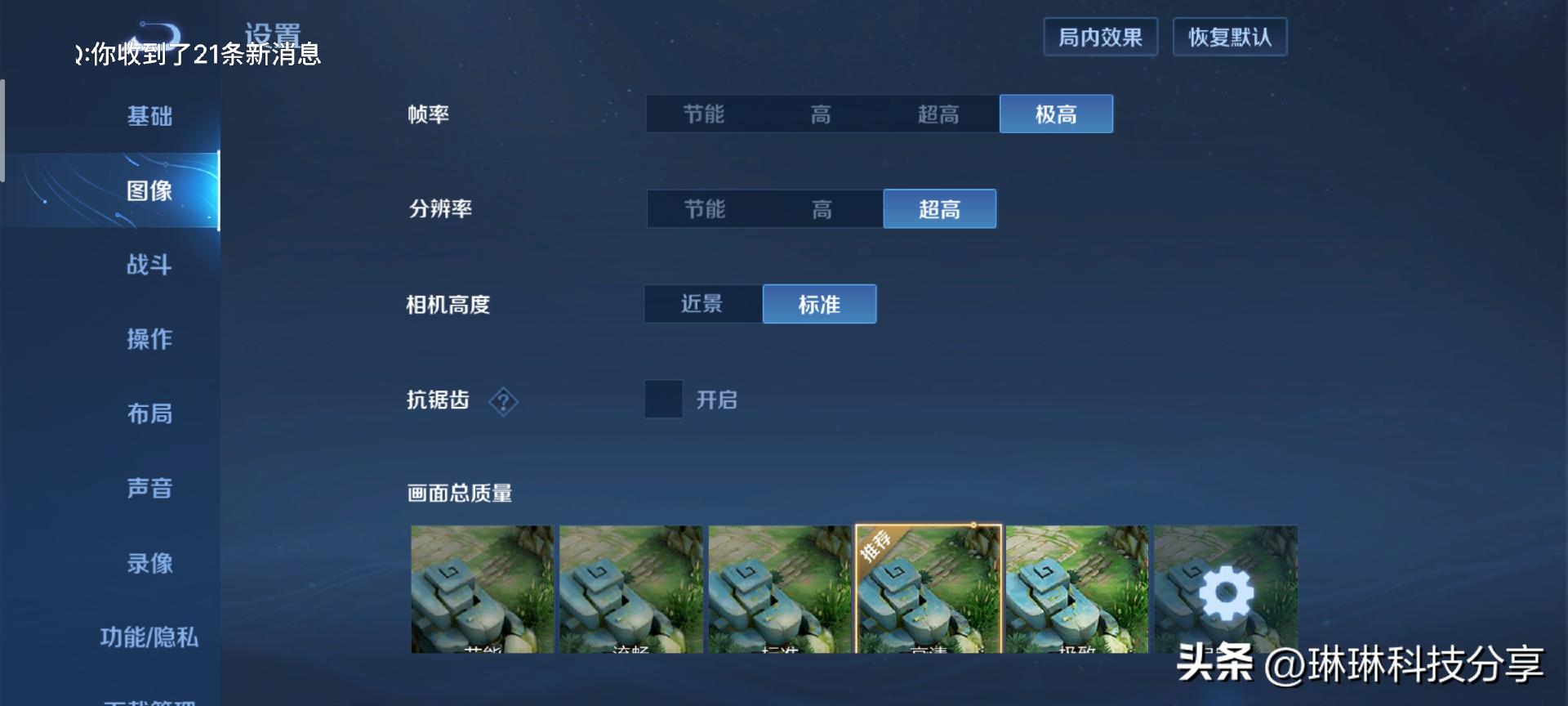This screenshot has width=1568, height=706.
Task: Open the 功能/隐私 privacy settings
Action: pos(149,637)
